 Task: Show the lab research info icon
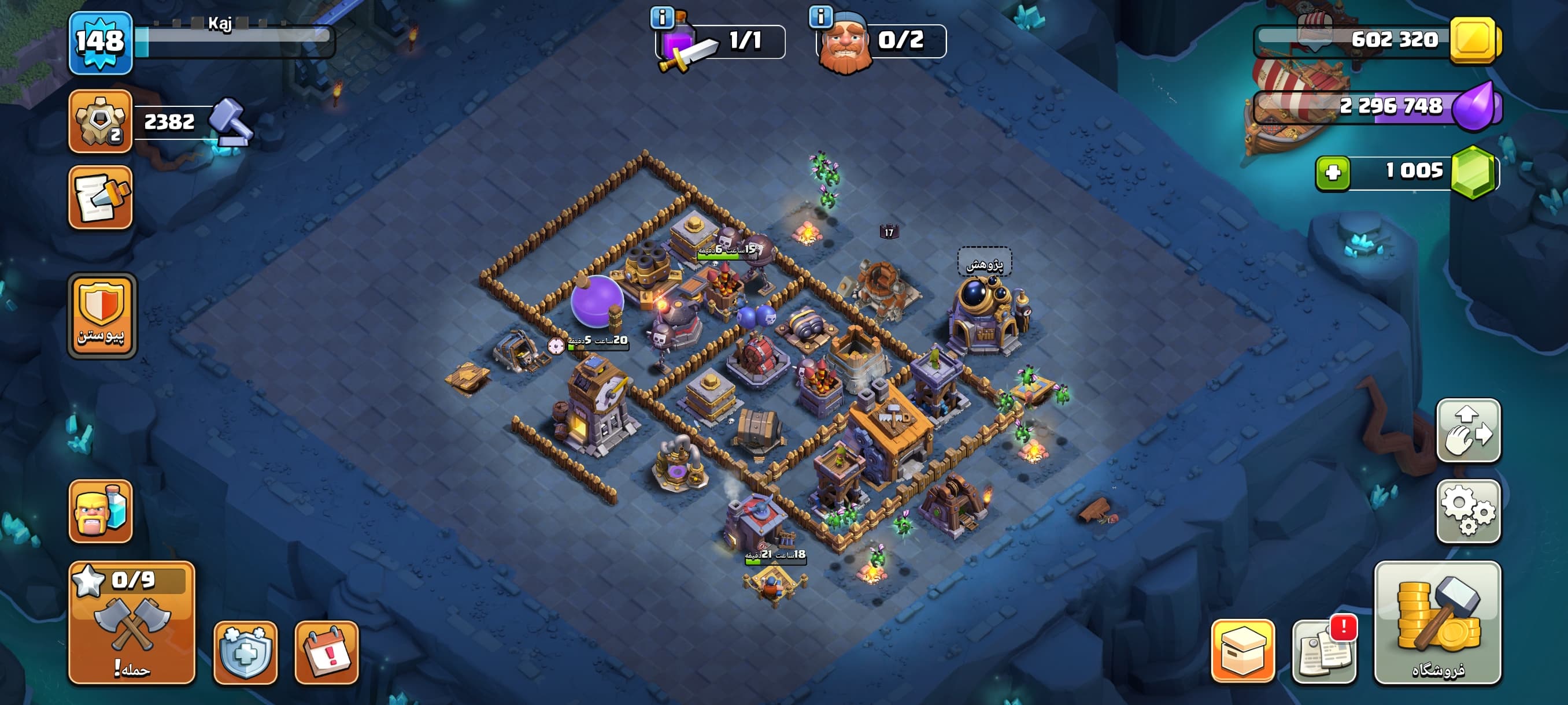tap(661, 18)
